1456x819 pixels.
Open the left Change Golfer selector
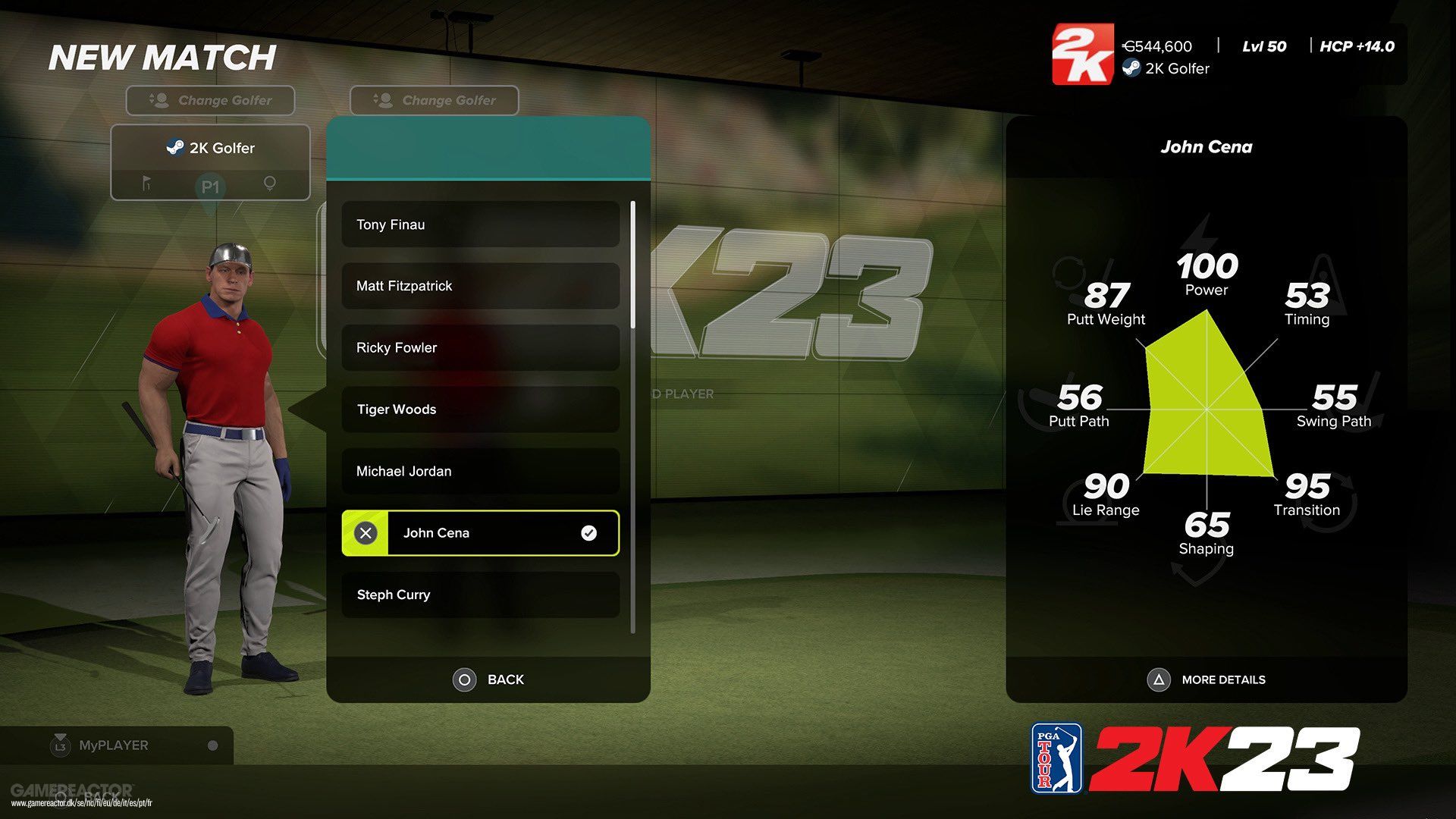[x=210, y=100]
